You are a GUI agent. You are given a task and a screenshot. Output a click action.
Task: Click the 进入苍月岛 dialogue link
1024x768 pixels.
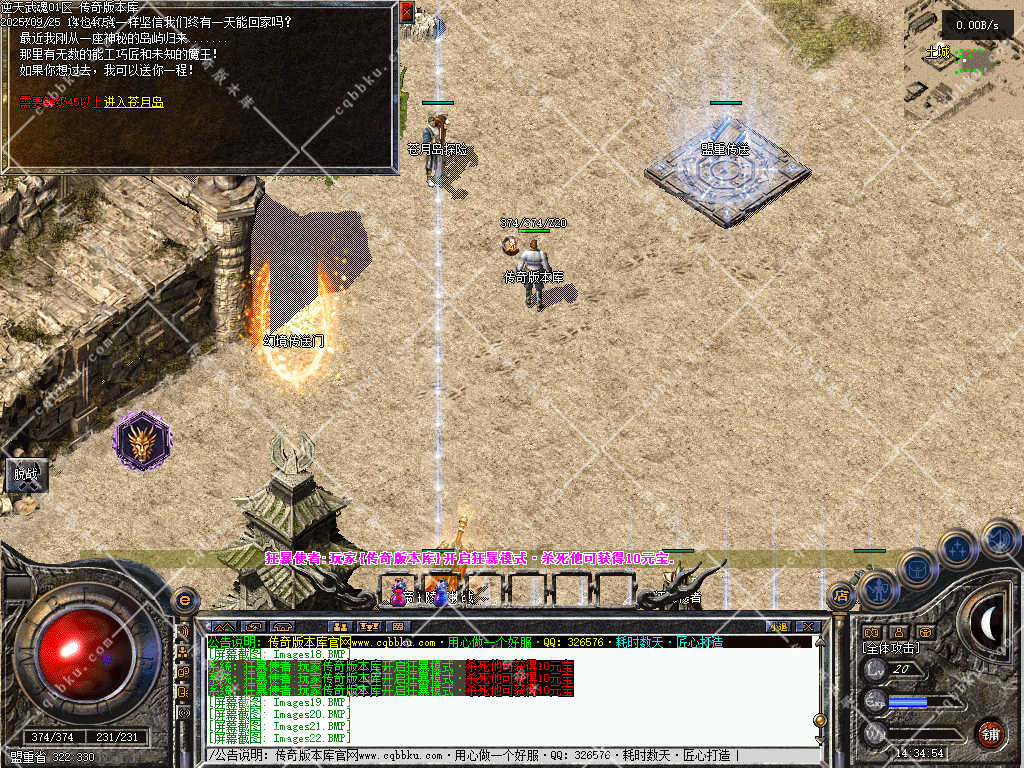tap(134, 102)
